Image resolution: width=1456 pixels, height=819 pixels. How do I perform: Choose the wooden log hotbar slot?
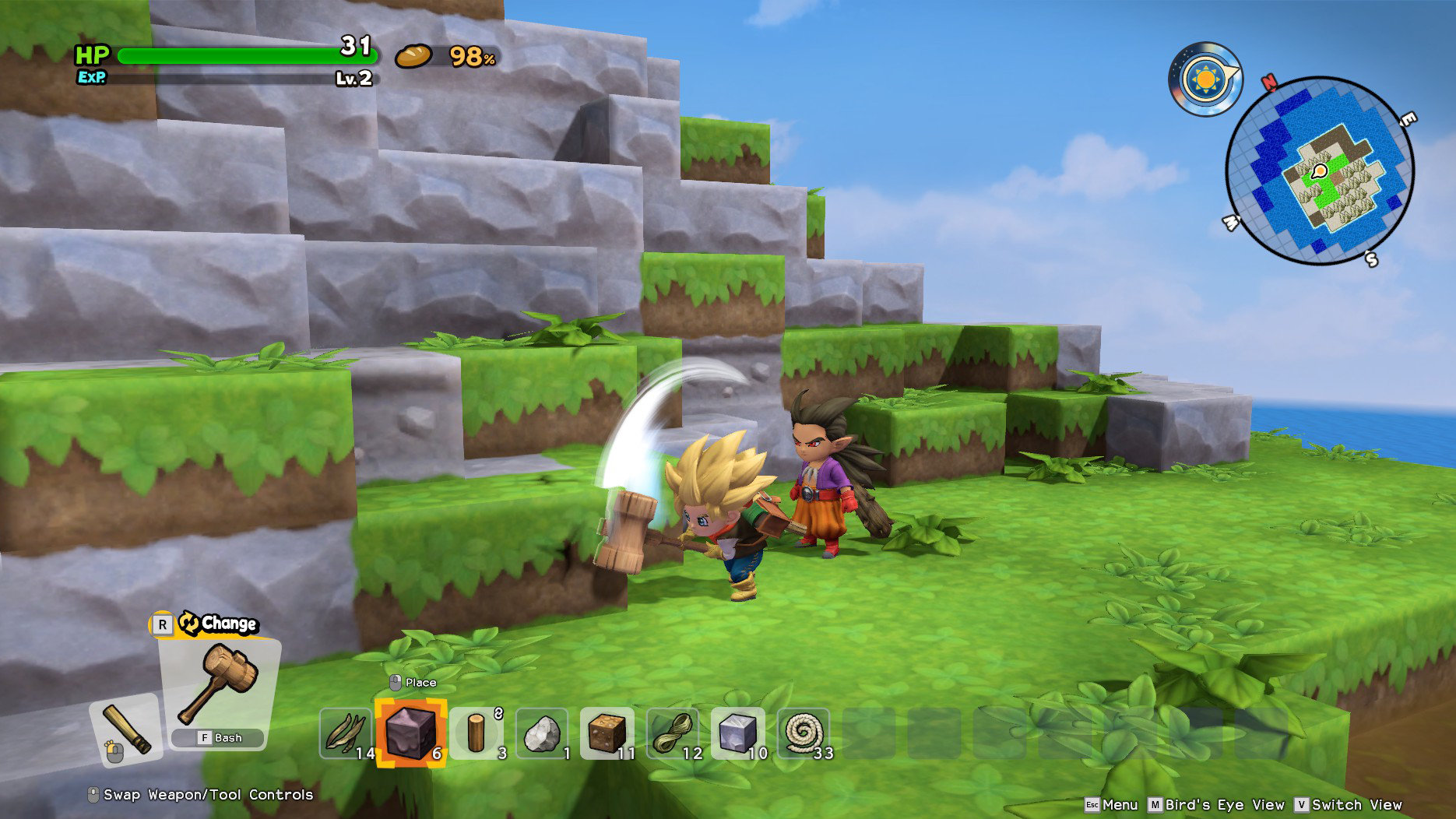(477, 733)
